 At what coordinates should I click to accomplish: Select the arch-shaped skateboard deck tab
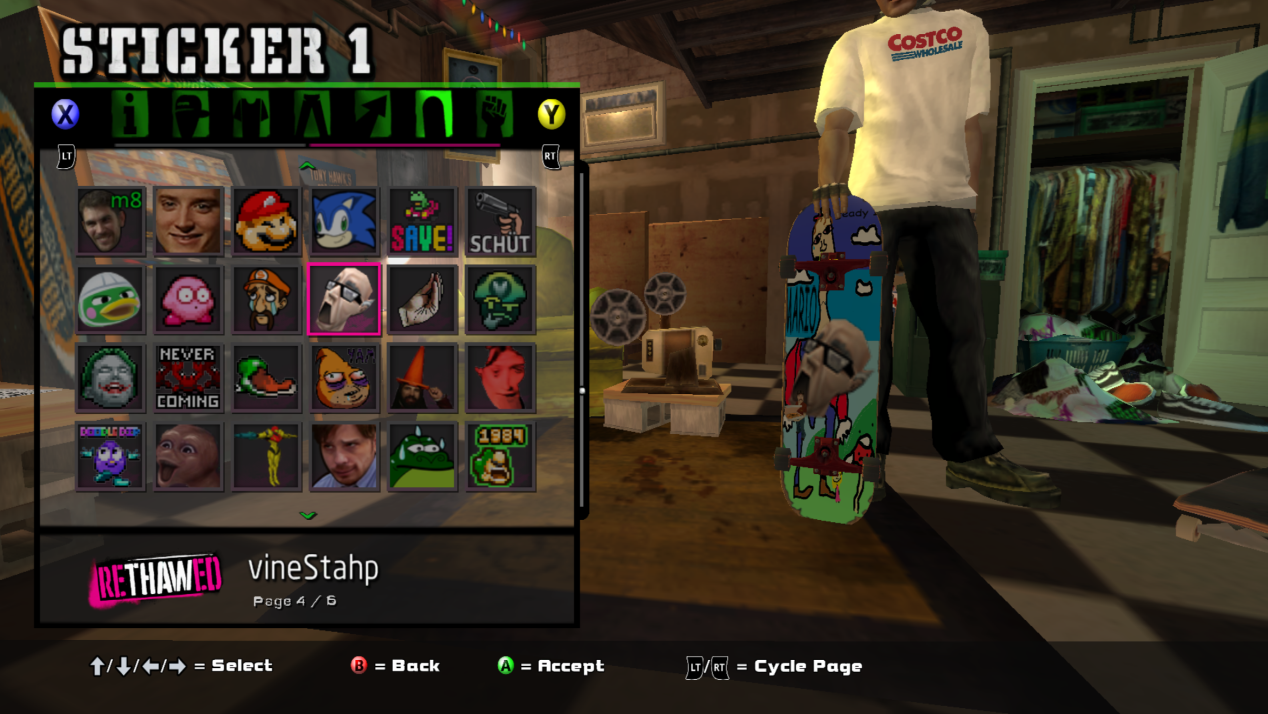[x=434, y=114]
